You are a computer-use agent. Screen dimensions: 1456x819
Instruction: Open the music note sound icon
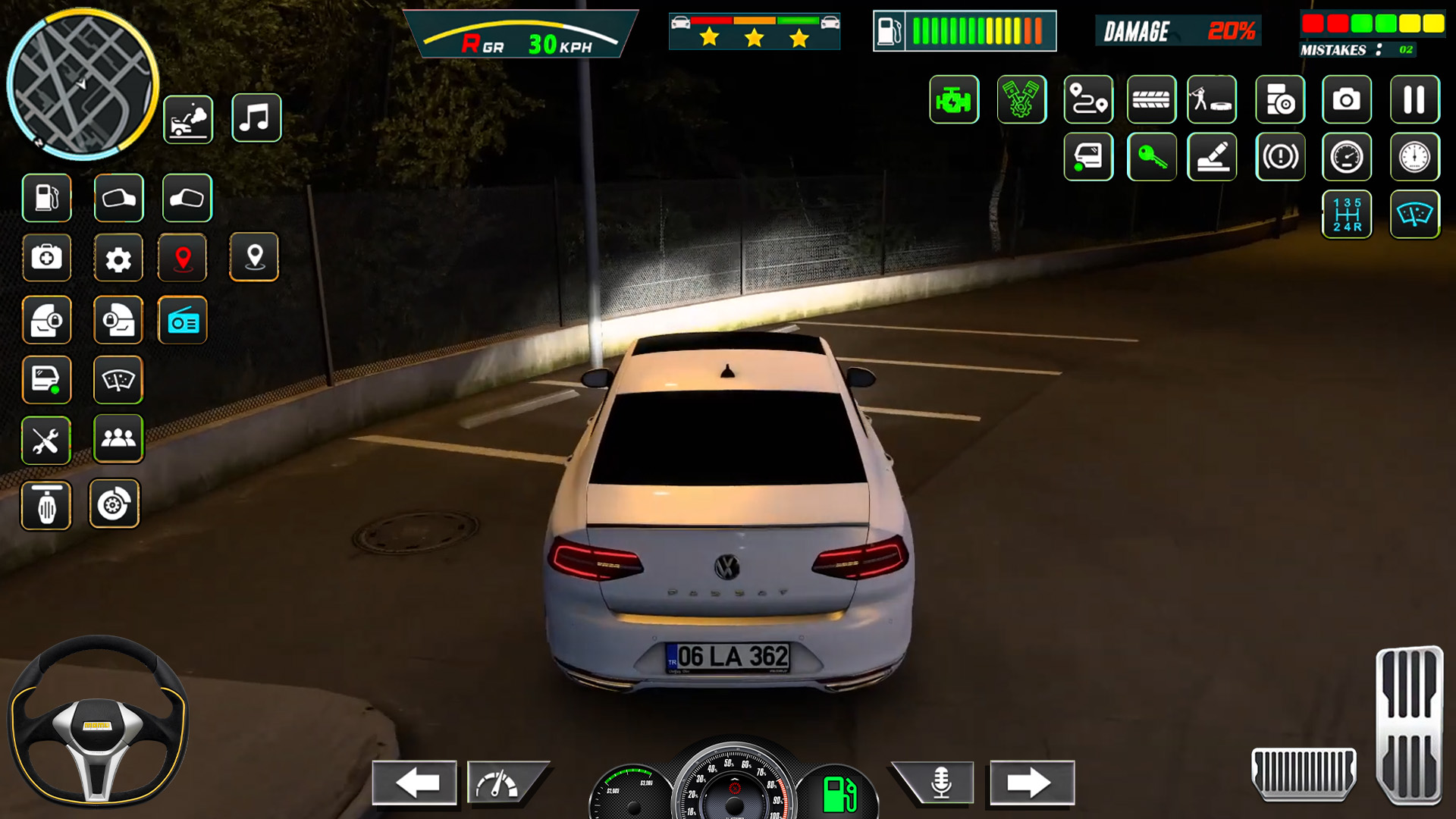click(256, 118)
